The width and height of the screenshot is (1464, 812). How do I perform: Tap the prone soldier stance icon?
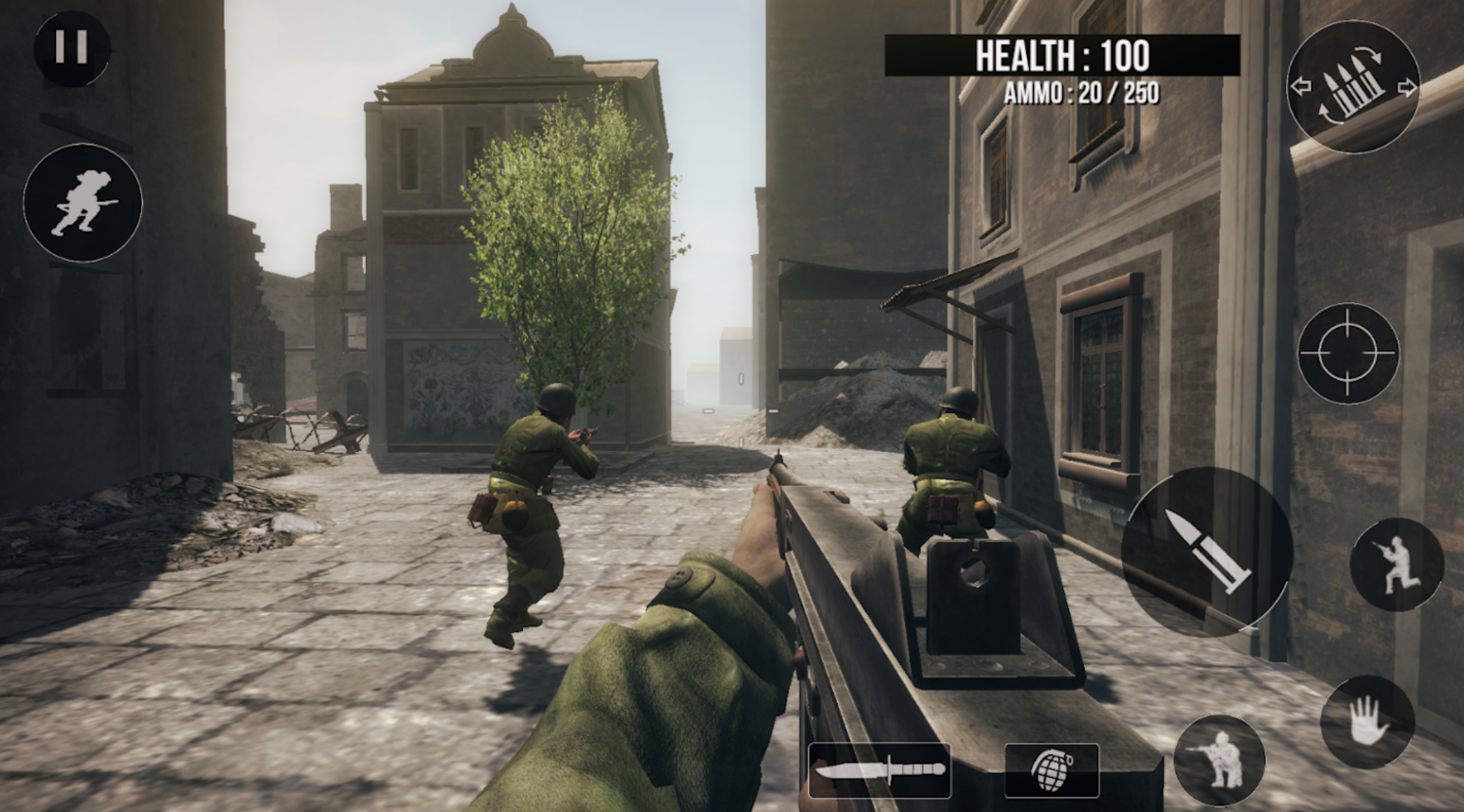pos(1221,763)
